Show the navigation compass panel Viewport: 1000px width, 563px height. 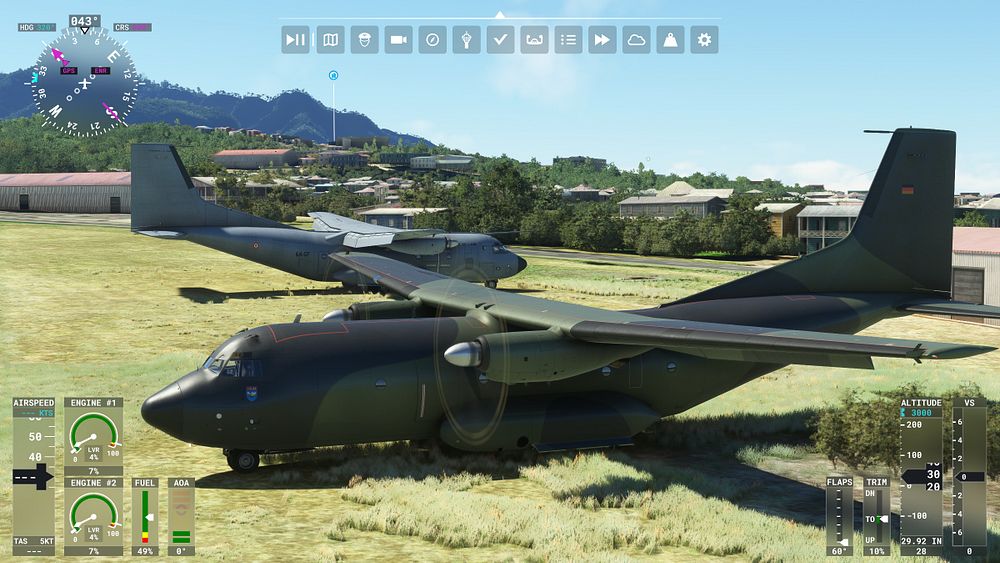pyautogui.click(x=432, y=40)
